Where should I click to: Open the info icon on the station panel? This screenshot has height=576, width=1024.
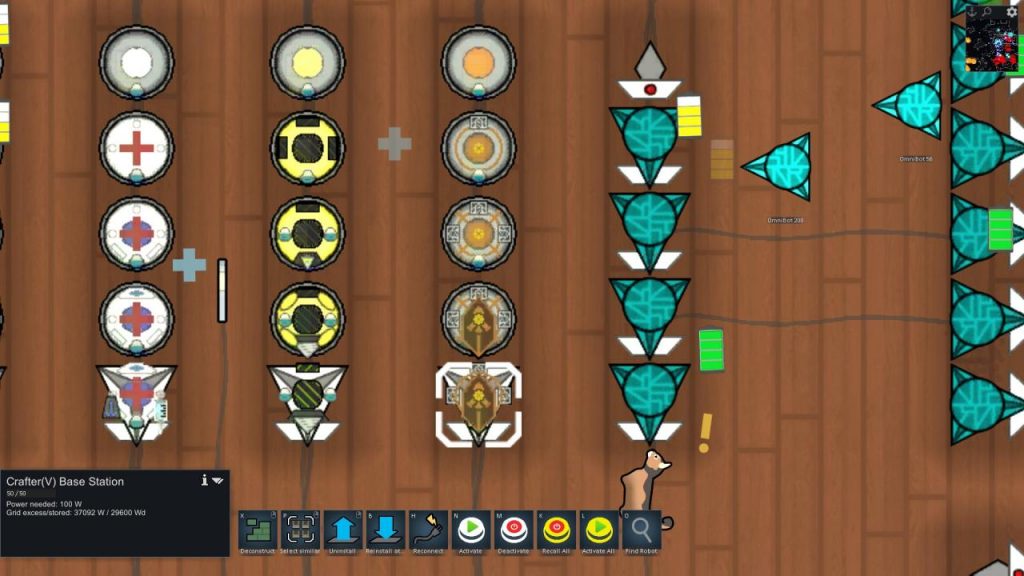click(x=205, y=480)
